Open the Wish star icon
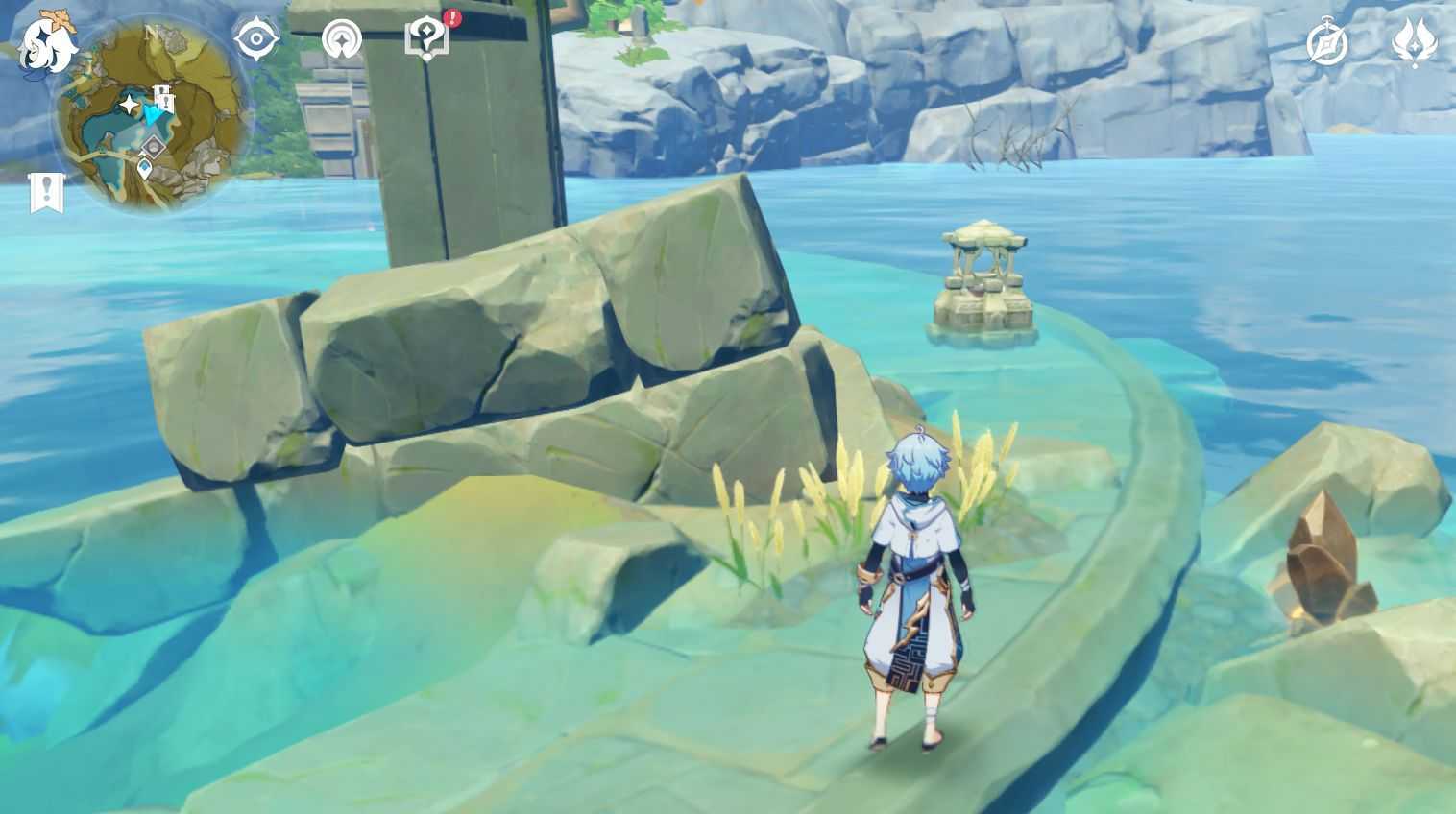The image size is (1456, 814). coord(1413,43)
